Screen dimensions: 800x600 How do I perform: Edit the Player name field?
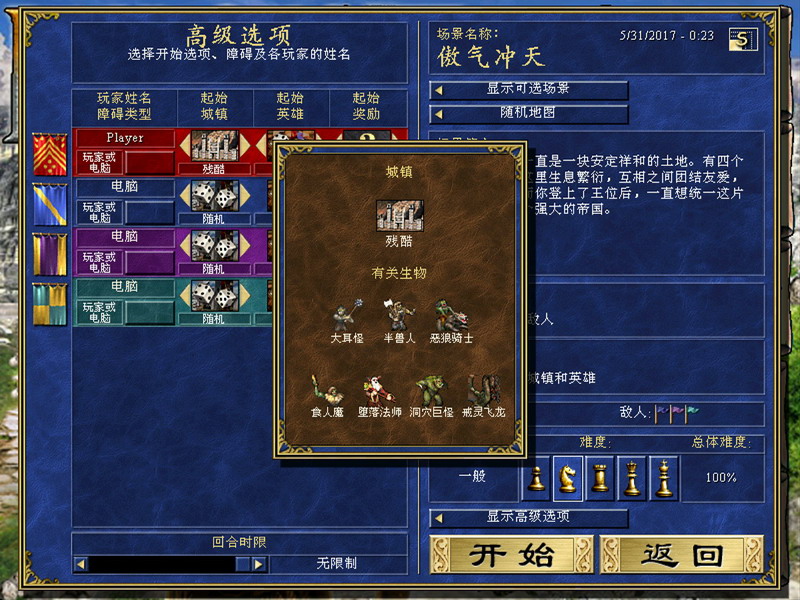[125, 137]
